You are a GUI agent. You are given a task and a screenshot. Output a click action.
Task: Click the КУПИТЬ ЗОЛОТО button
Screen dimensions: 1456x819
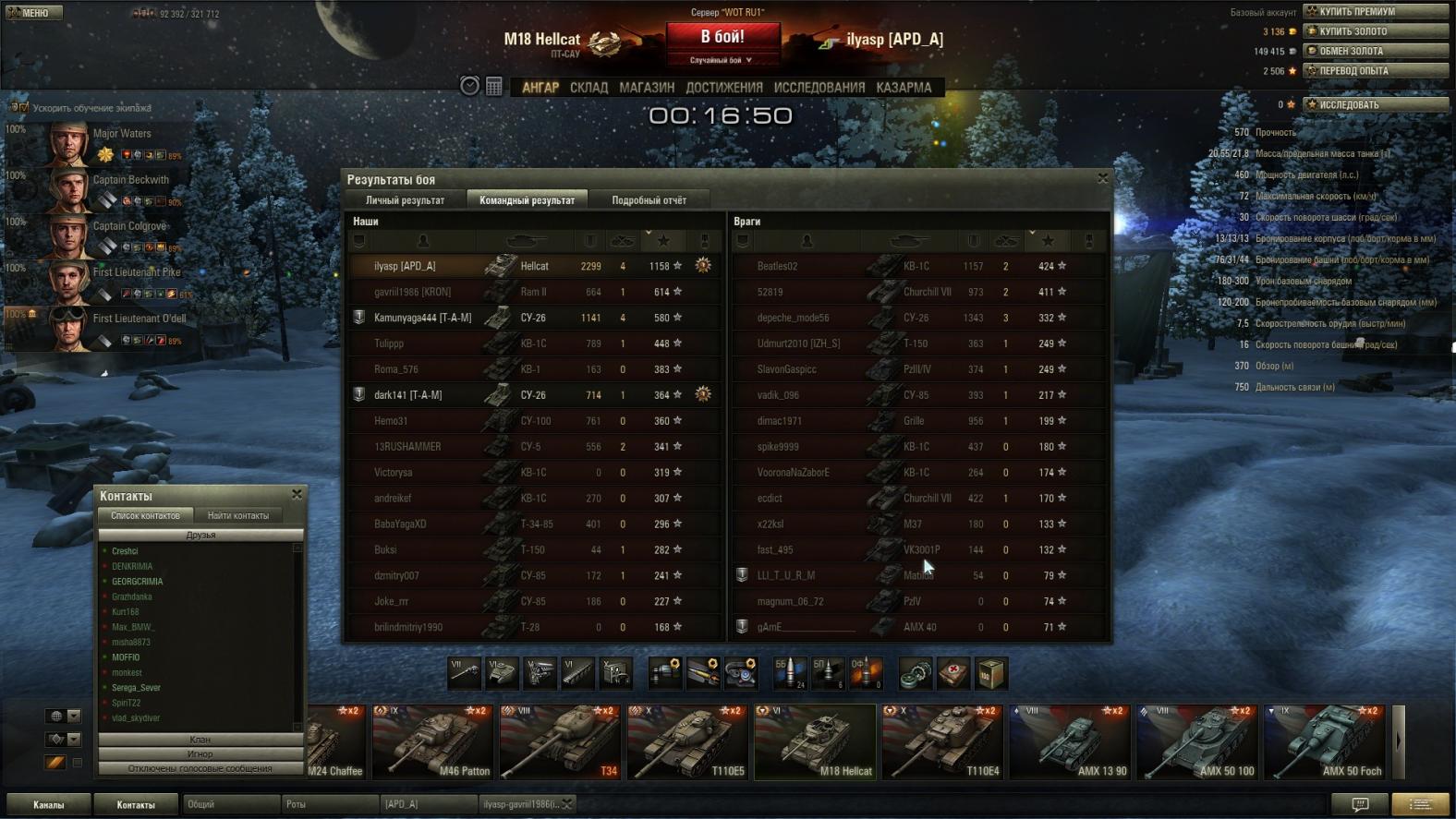click(x=1375, y=31)
